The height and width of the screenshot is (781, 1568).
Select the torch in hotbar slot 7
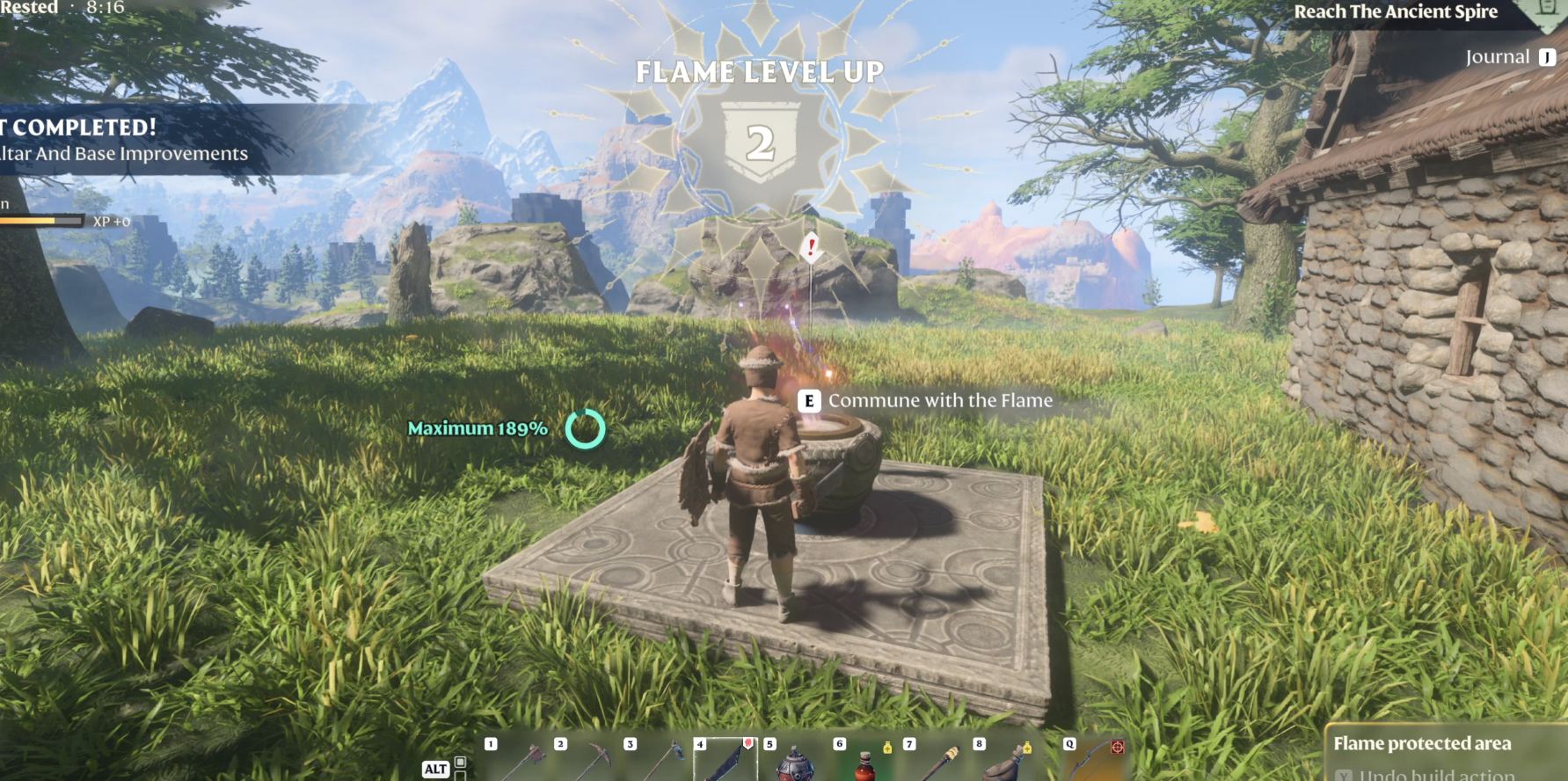pyautogui.click(x=937, y=760)
